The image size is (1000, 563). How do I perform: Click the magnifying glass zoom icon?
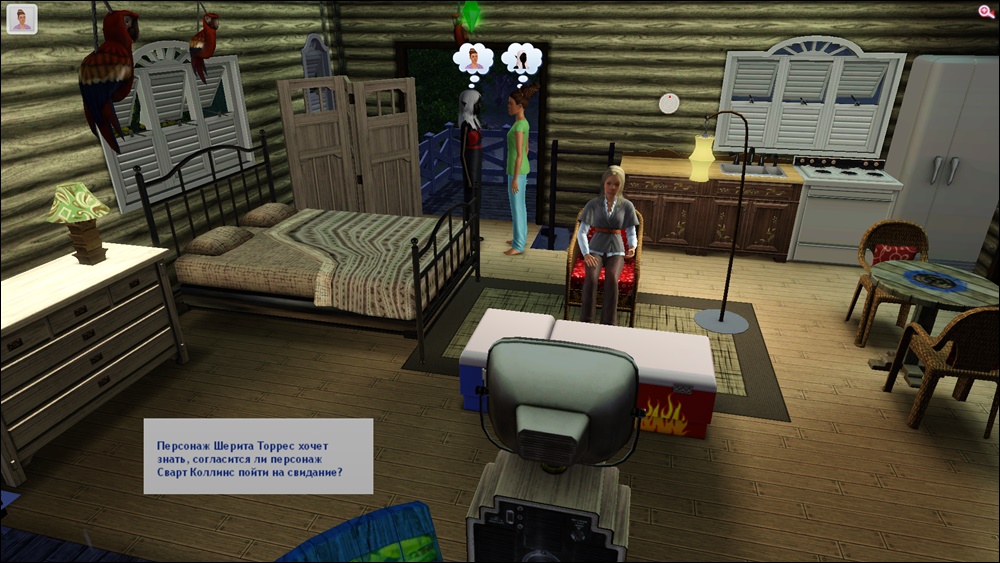(986, 11)
